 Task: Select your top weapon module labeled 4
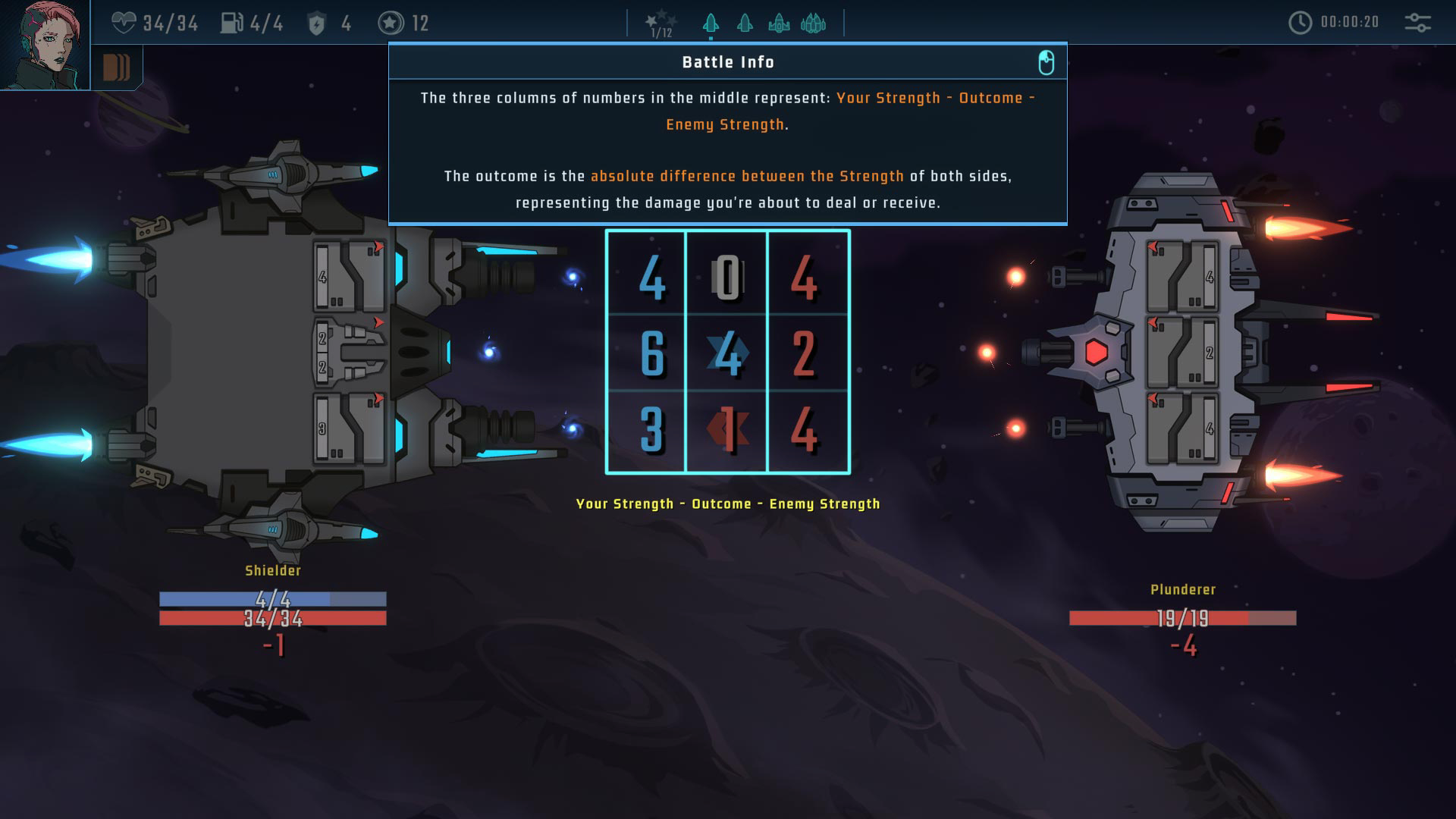[x=350, y=276]
